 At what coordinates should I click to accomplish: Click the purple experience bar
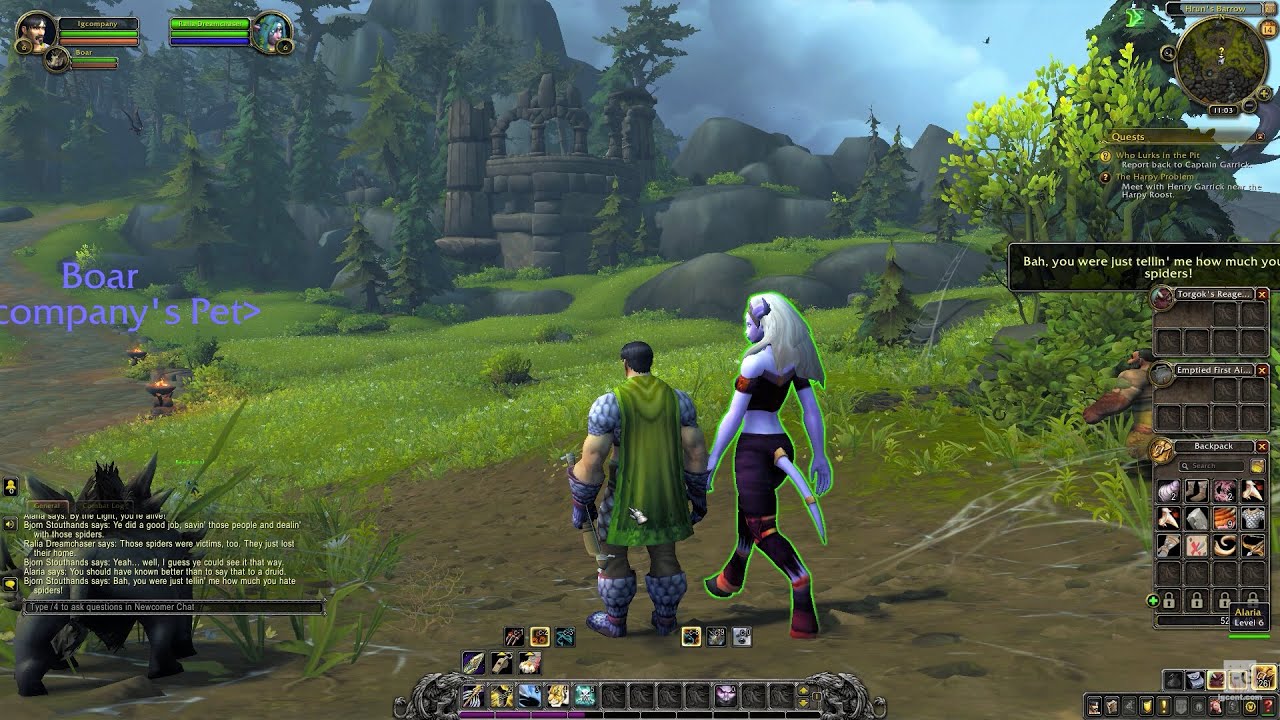[x=521, y=715]
